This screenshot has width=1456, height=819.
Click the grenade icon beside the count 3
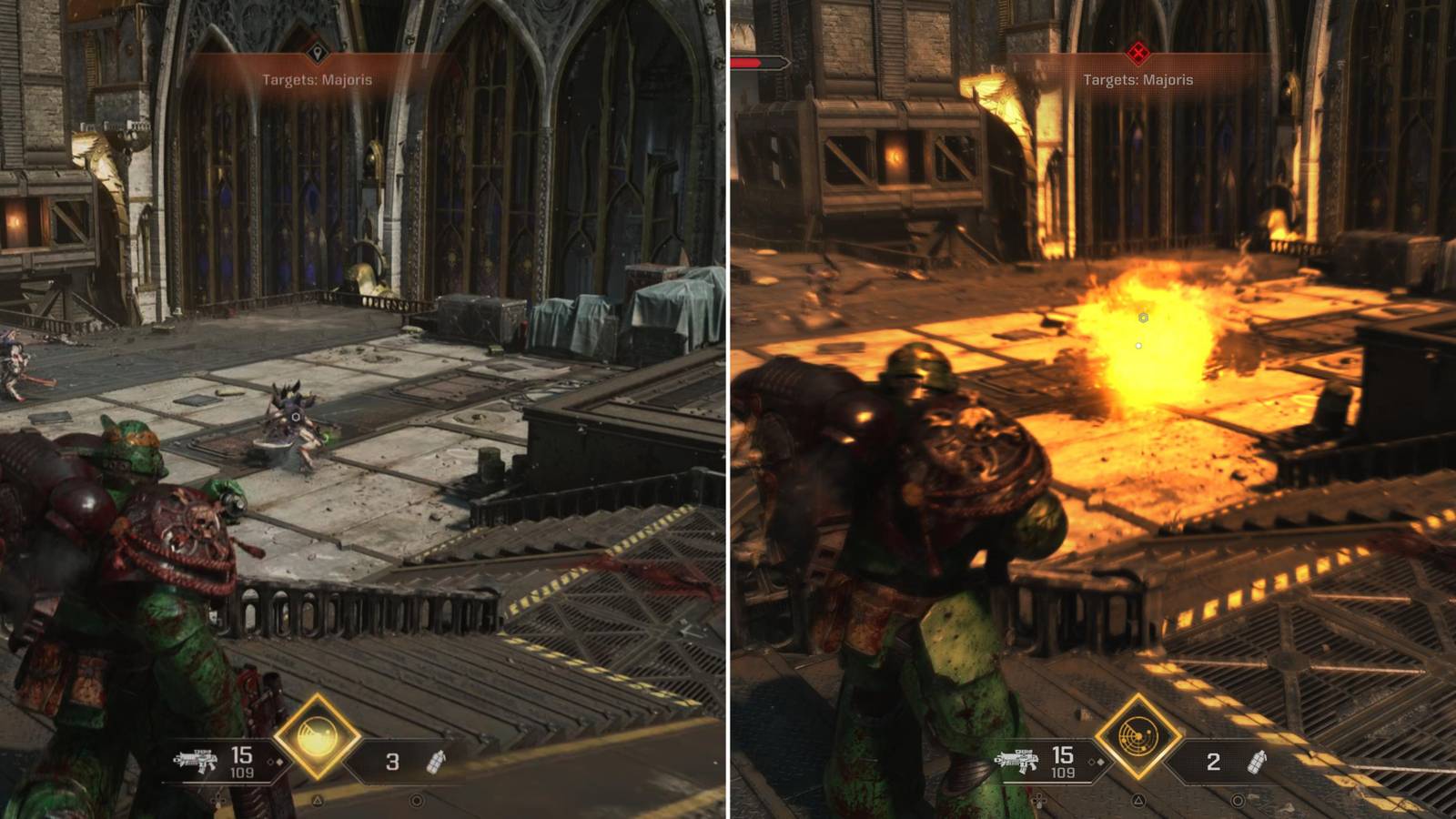coord(435,763)
